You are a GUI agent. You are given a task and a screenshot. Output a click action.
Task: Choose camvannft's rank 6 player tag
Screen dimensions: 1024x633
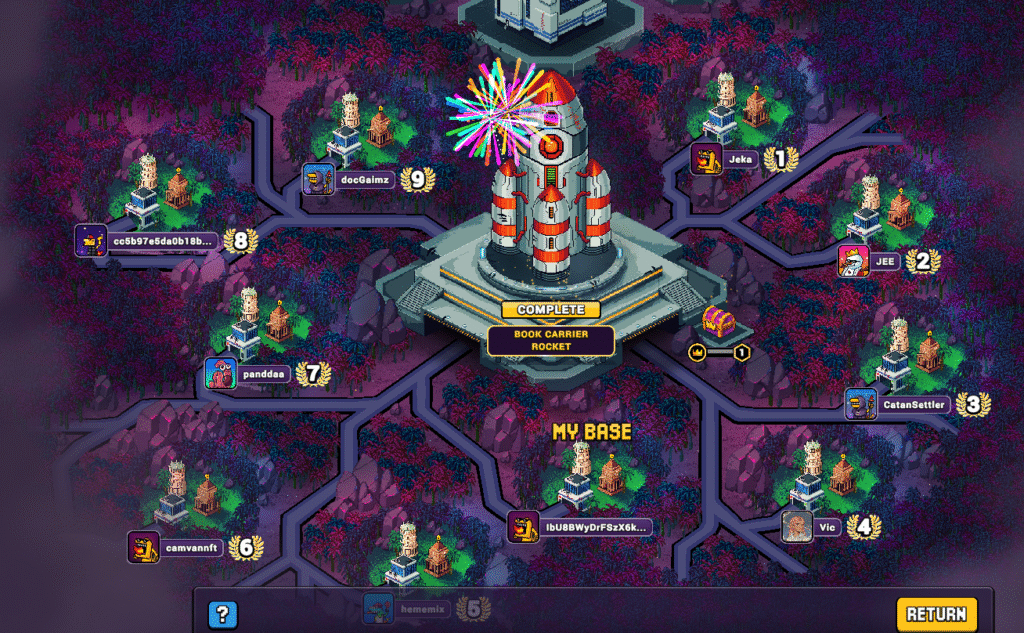189,548
